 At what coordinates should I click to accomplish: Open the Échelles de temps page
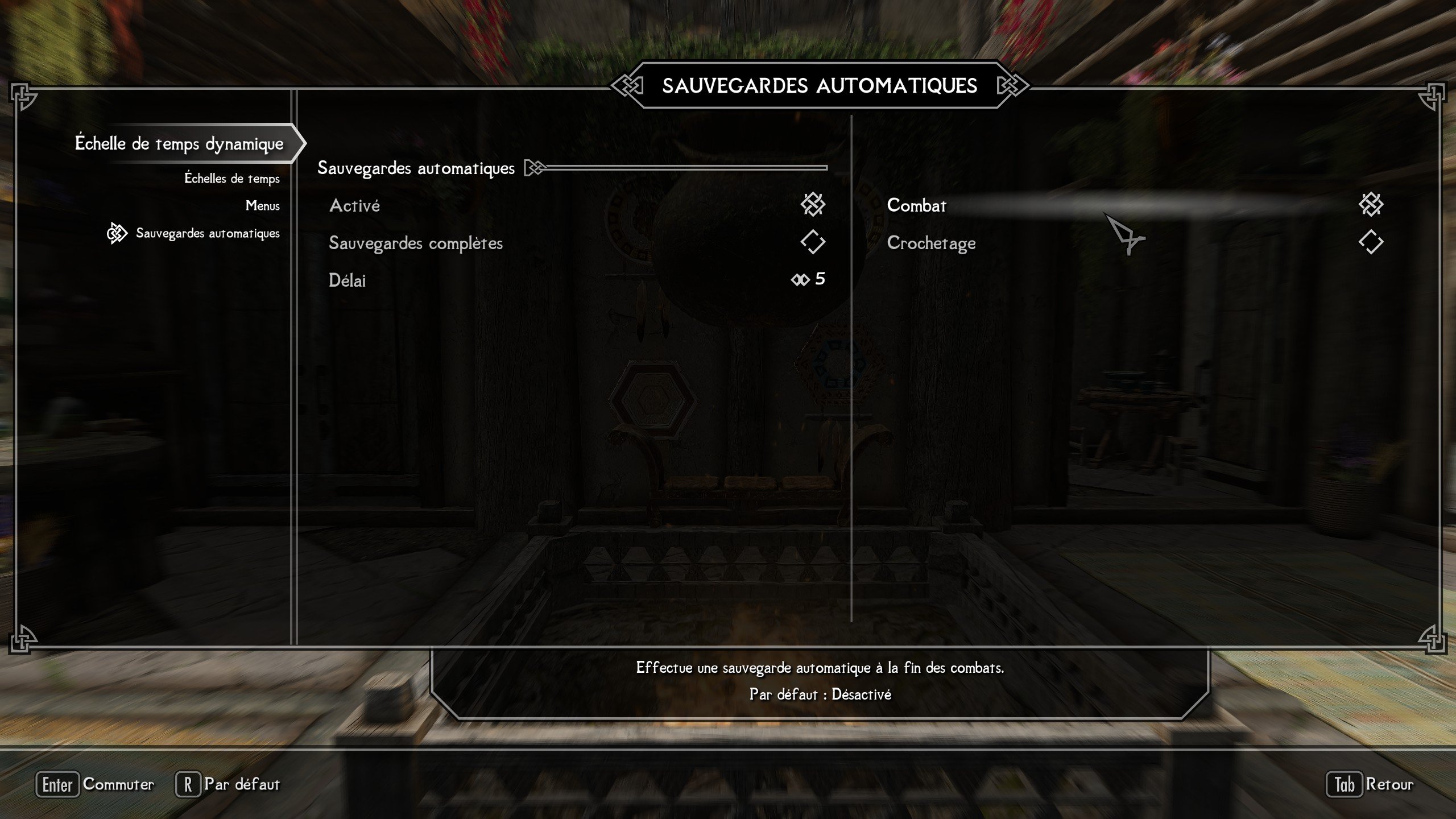tap(232, 179)
